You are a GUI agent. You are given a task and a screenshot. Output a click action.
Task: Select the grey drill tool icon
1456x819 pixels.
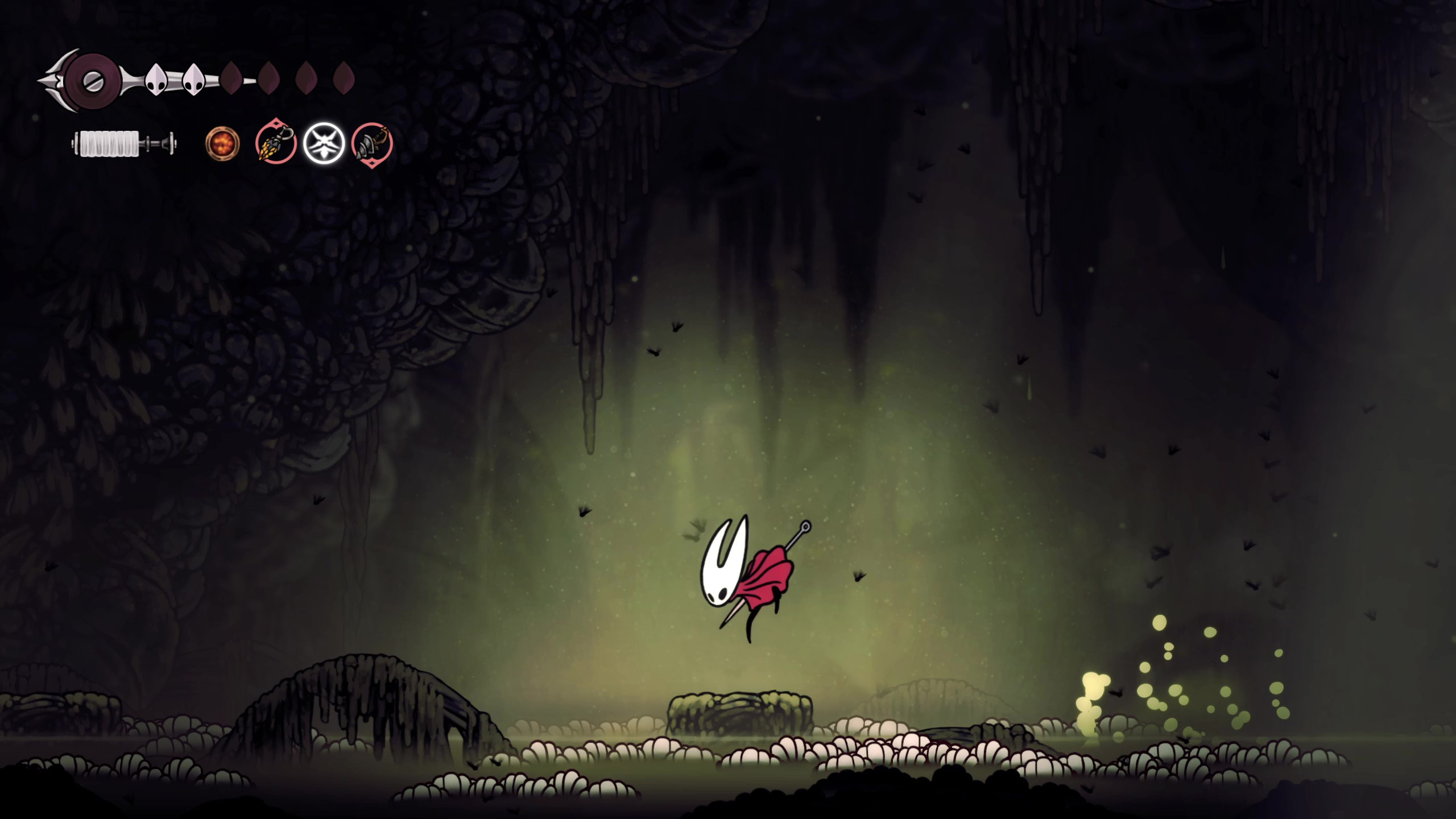(x=371, y=143)
